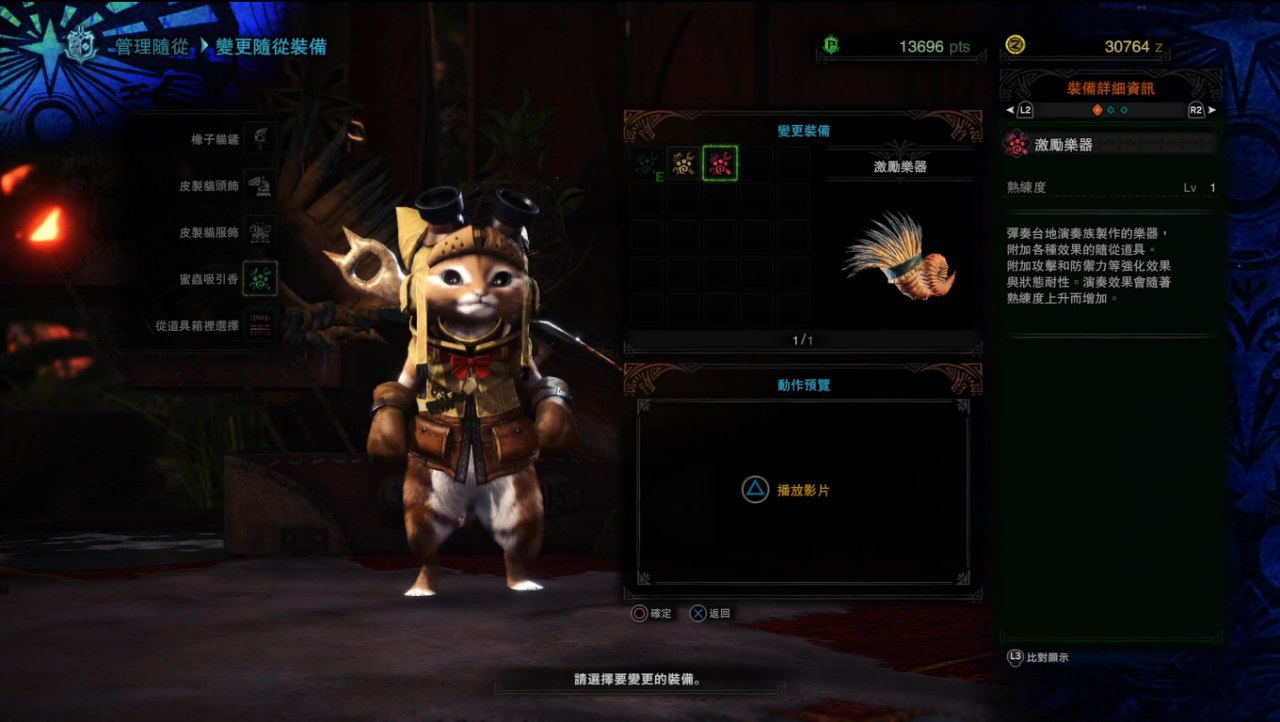The height and width of the screenshot is (722, 1280).
Task: Select the red 激勵樂器 gadget icon
Action: pyautogui.click(x=720, y=163)
